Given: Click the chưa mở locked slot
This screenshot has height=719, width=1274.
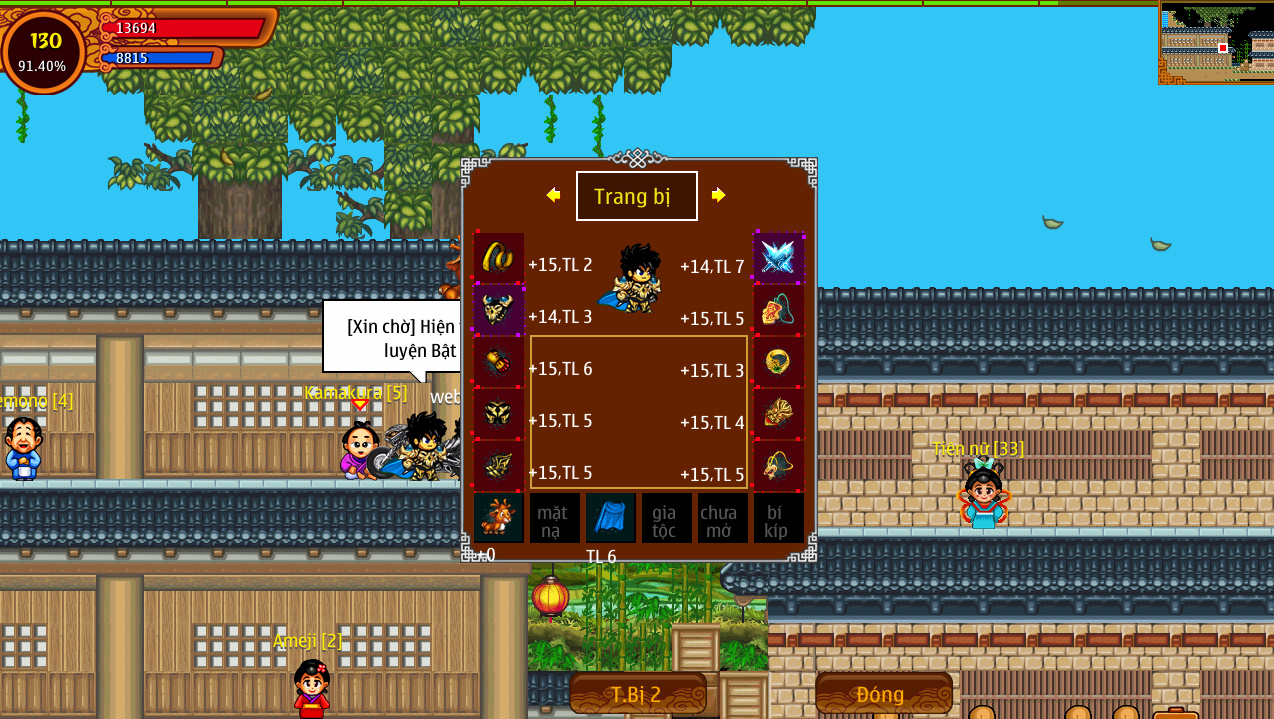Looking at the screenshot, I should pyautogui.click(x=722, y=518).
